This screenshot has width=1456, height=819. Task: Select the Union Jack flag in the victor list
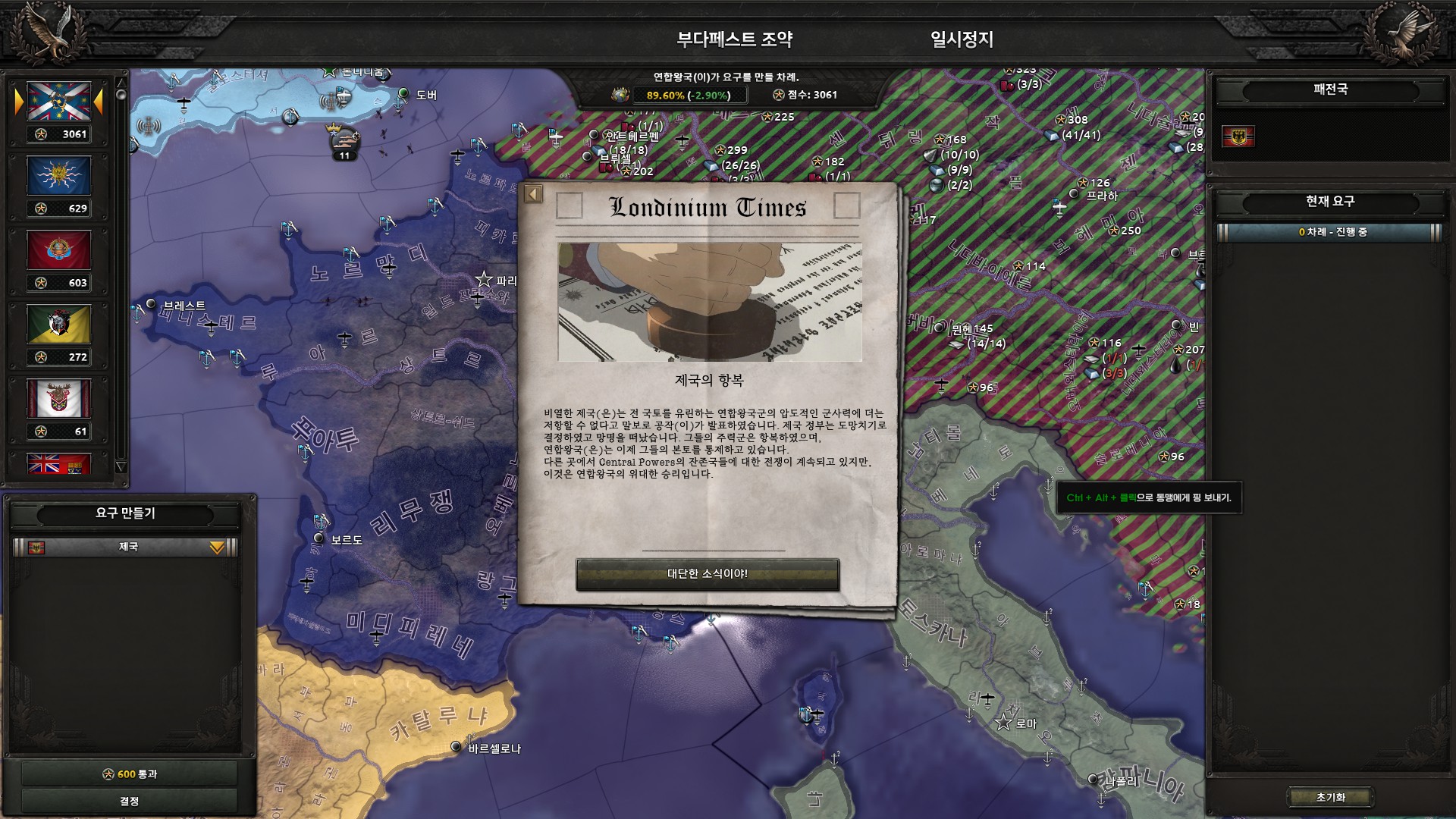[59, 464]
